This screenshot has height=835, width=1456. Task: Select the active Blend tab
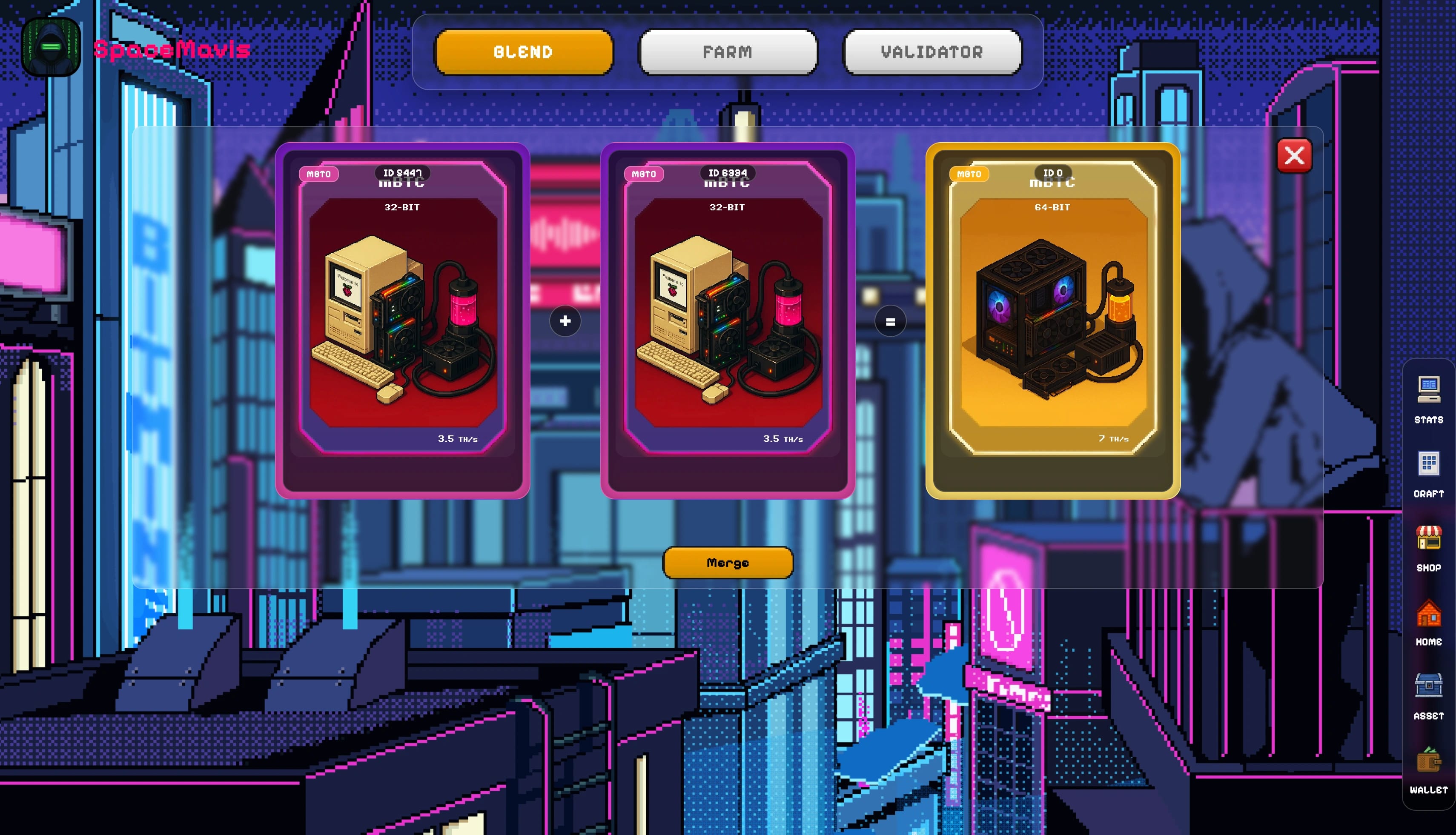point(523,52)
